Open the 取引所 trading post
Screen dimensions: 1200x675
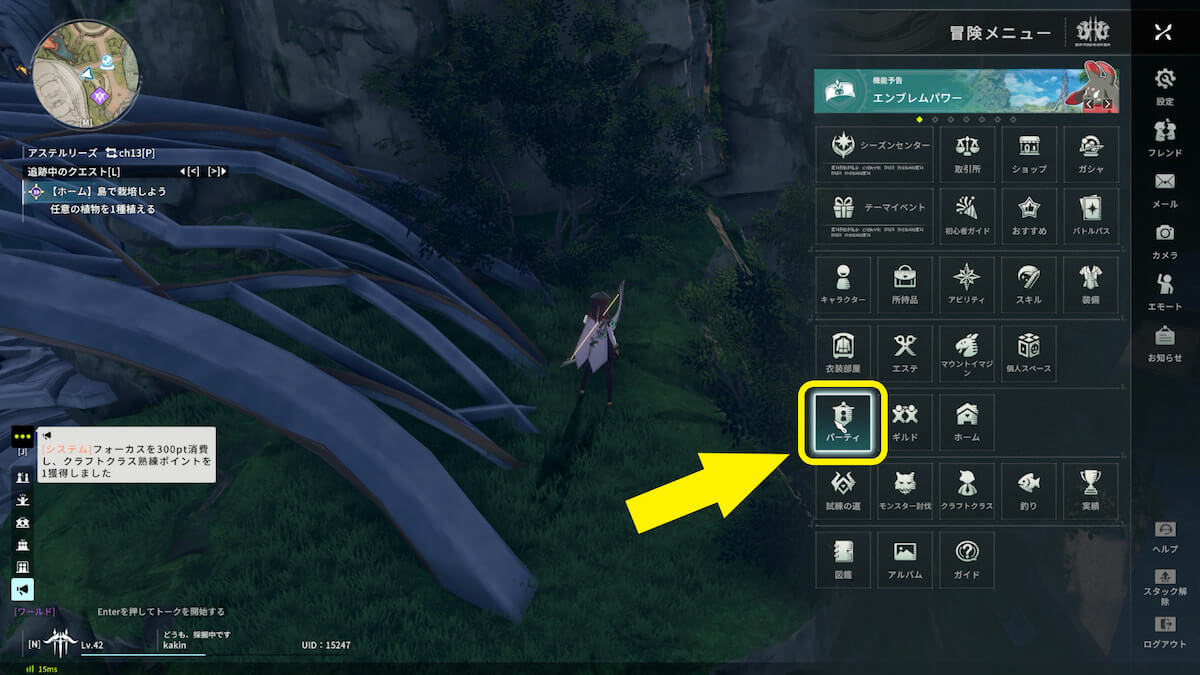coord(967,154)
